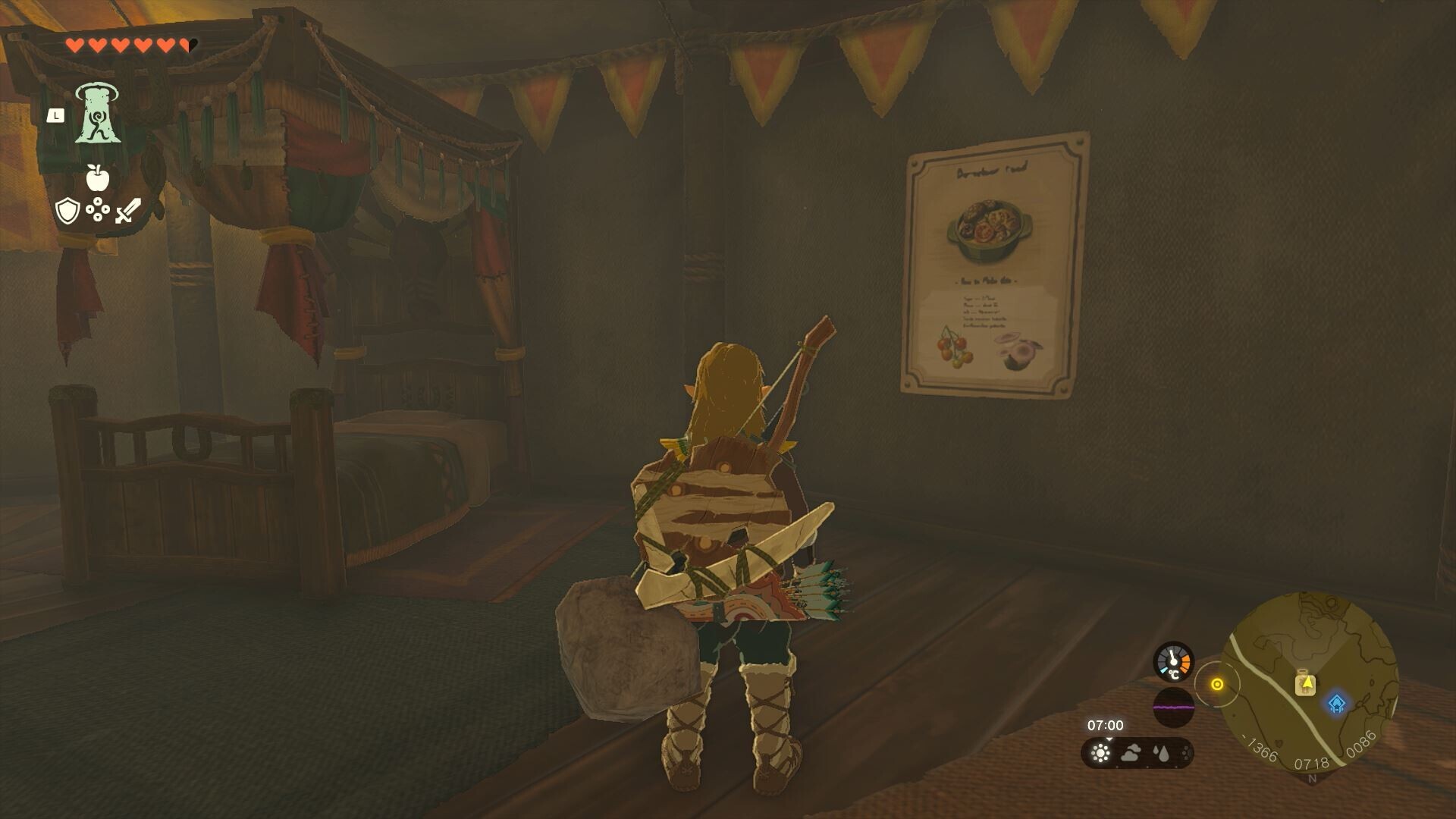Click the yellow player arrow on the minimap

(x=1307, y=682)
